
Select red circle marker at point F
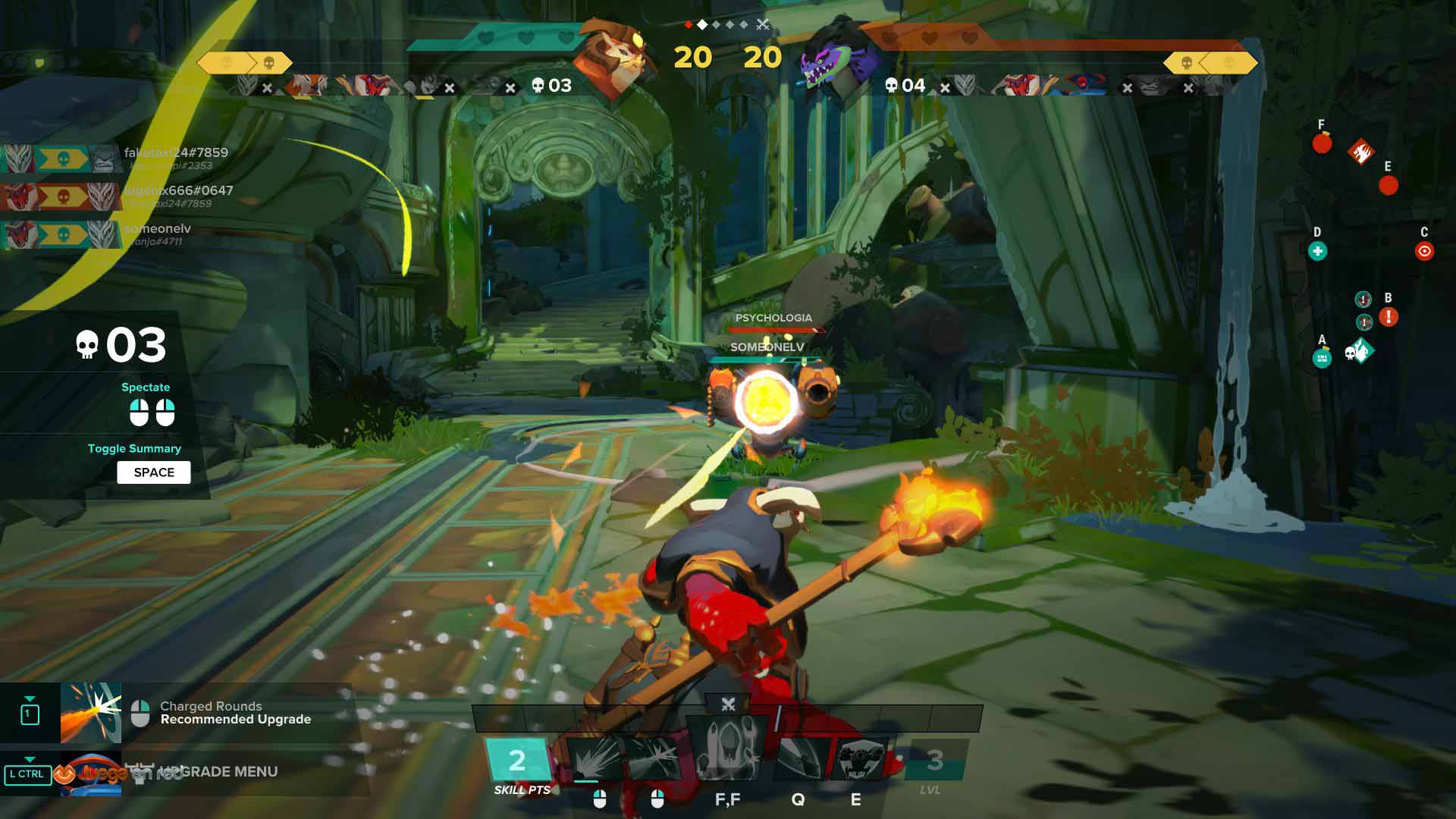tap(1322, 144)
